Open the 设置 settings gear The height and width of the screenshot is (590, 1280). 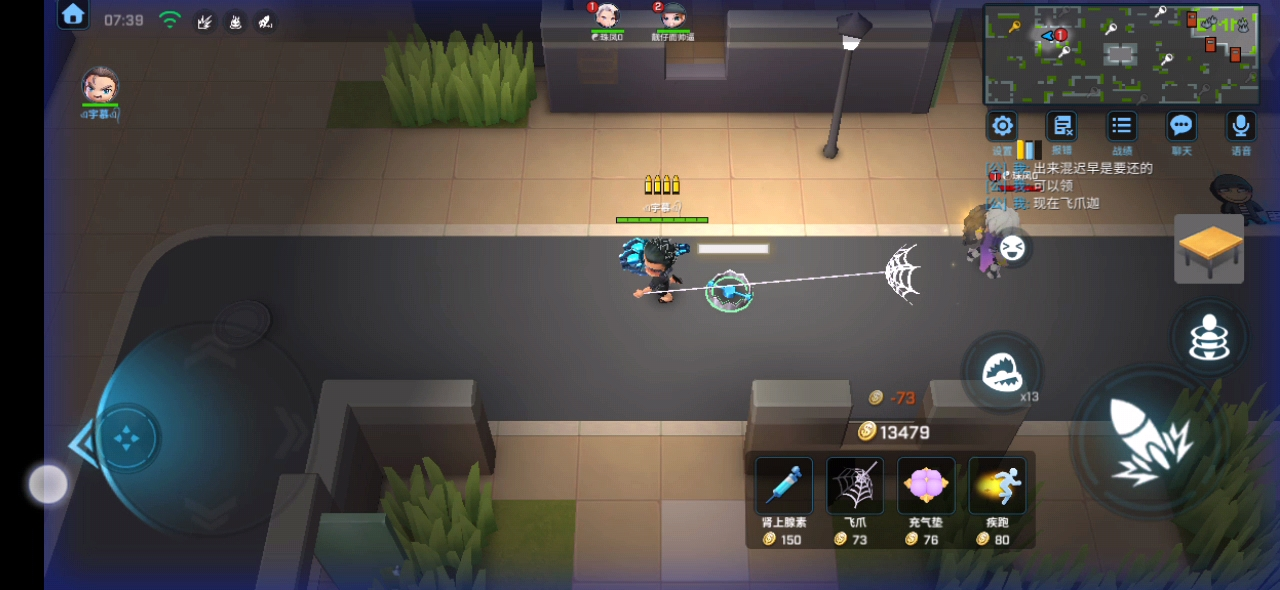(1002, 126)
